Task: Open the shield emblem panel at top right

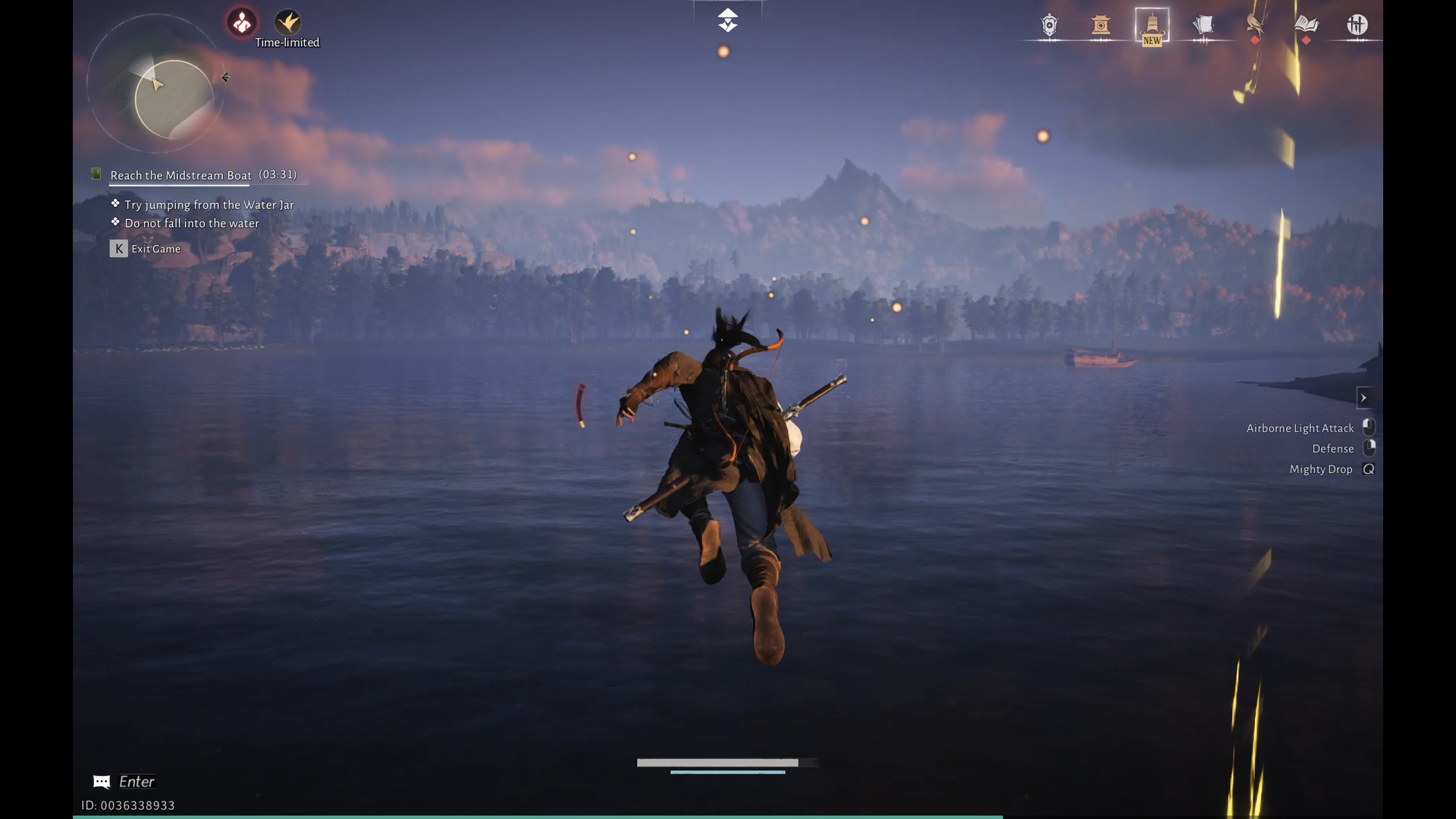Action: (x=1048, y=24)
